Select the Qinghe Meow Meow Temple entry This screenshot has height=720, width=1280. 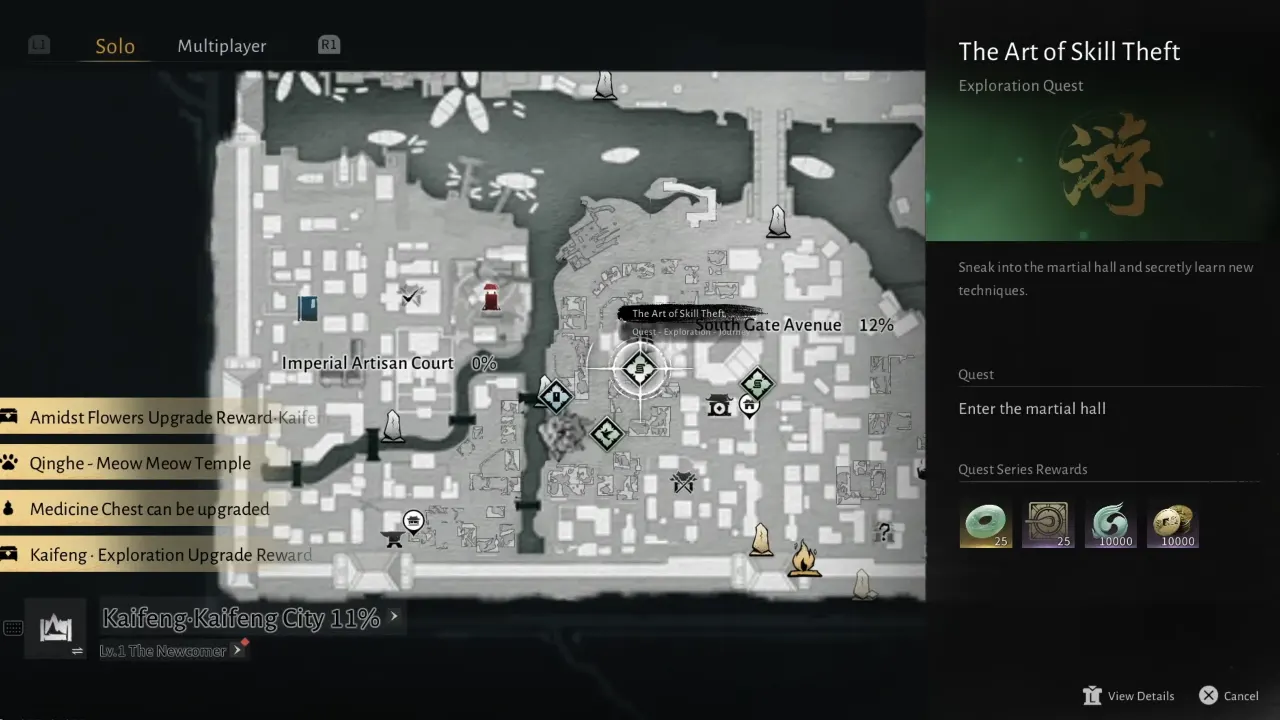[140, 463]
